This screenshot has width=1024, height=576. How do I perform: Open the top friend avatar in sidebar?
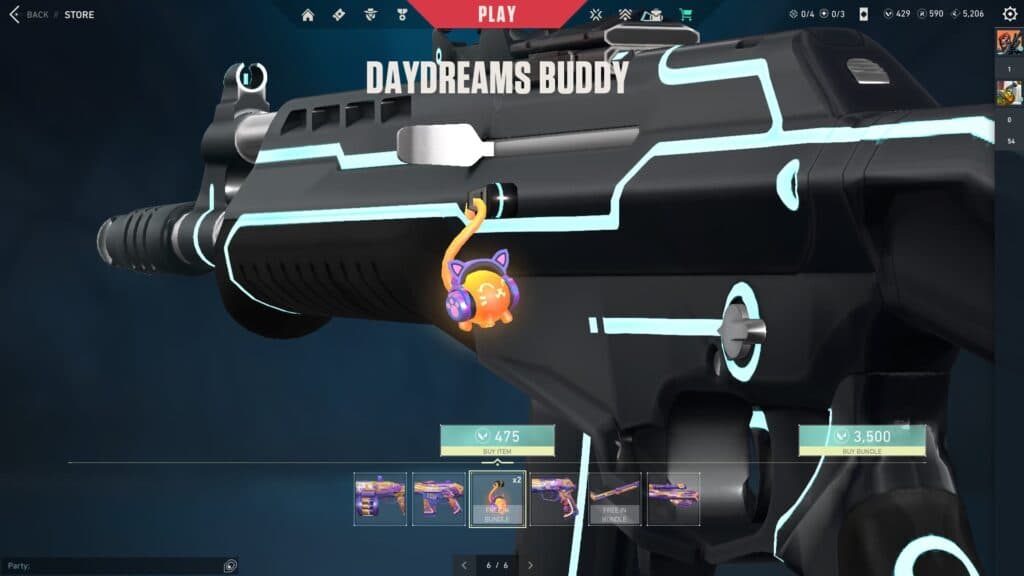[x=1008, y=42]
